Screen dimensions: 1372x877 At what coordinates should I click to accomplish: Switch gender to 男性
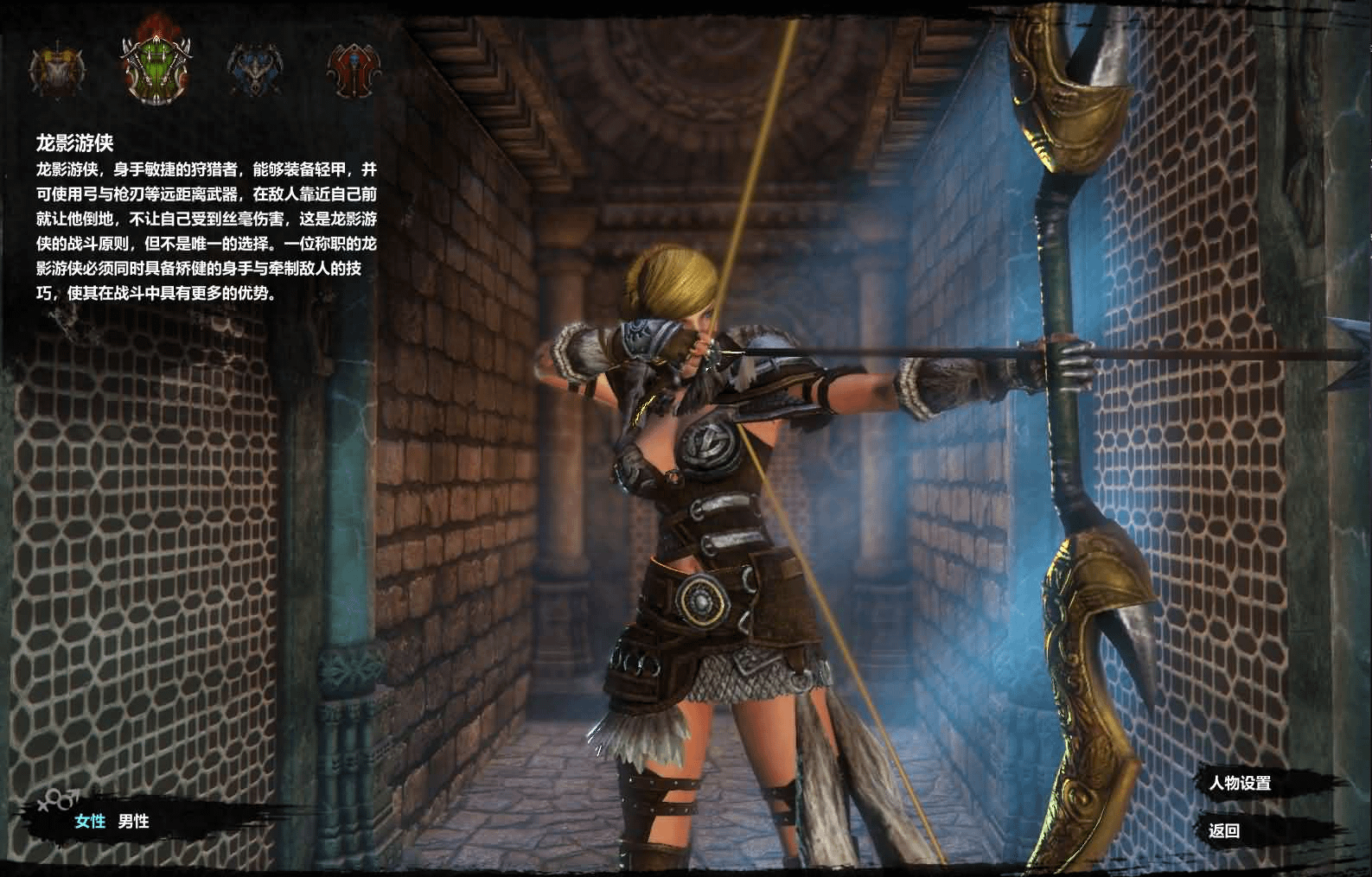coord(134,821)
